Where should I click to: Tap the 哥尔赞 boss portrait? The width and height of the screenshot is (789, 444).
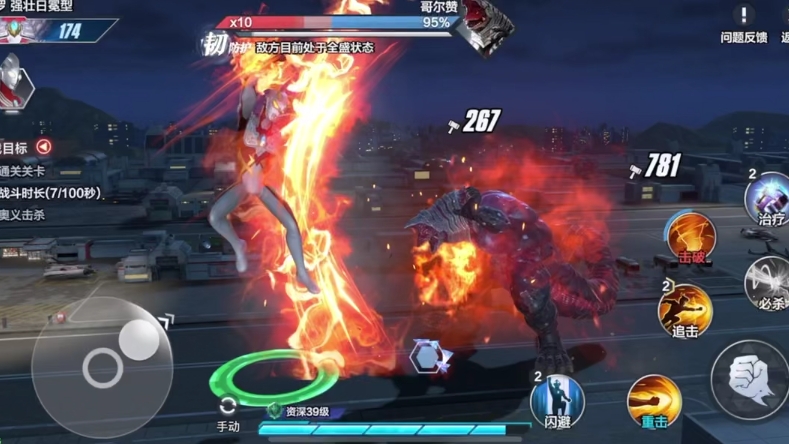486,28
